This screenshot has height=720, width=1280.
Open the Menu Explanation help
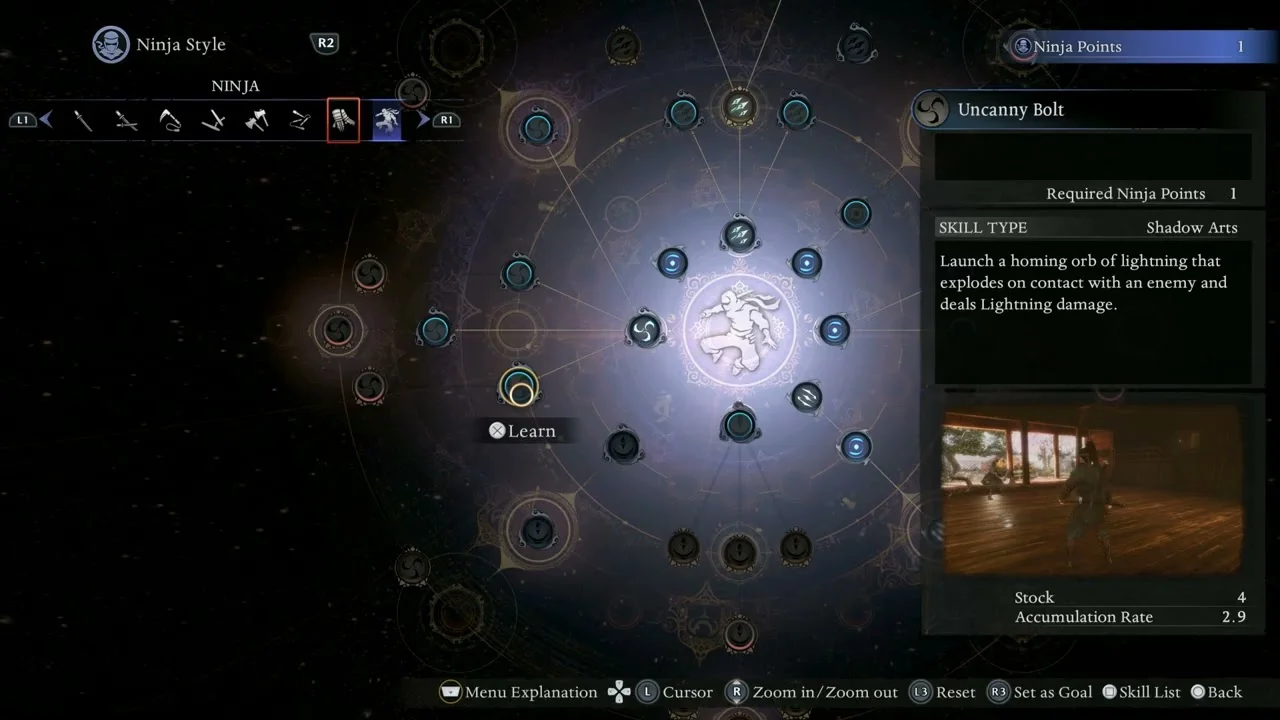coord(518,692)
